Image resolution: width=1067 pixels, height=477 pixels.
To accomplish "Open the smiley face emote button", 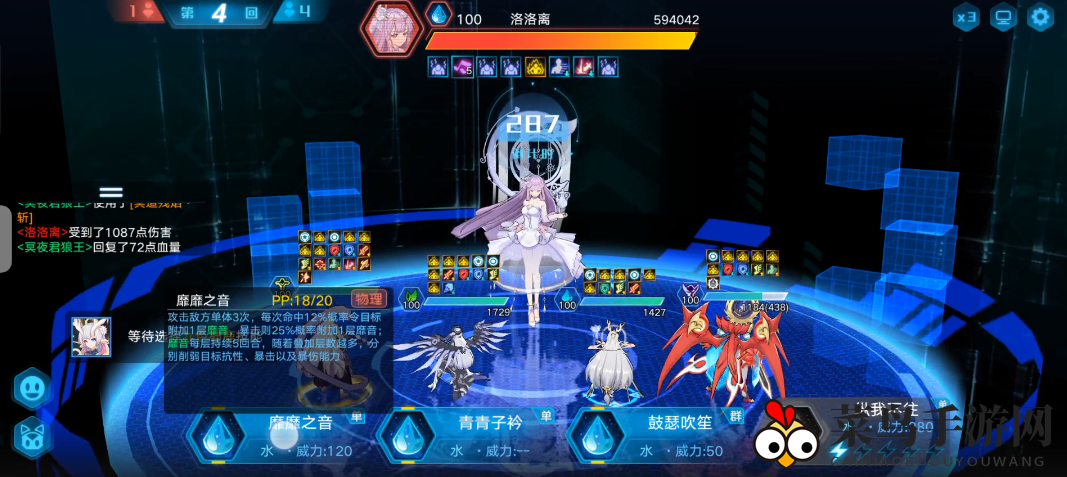I will tap(32, 388).
